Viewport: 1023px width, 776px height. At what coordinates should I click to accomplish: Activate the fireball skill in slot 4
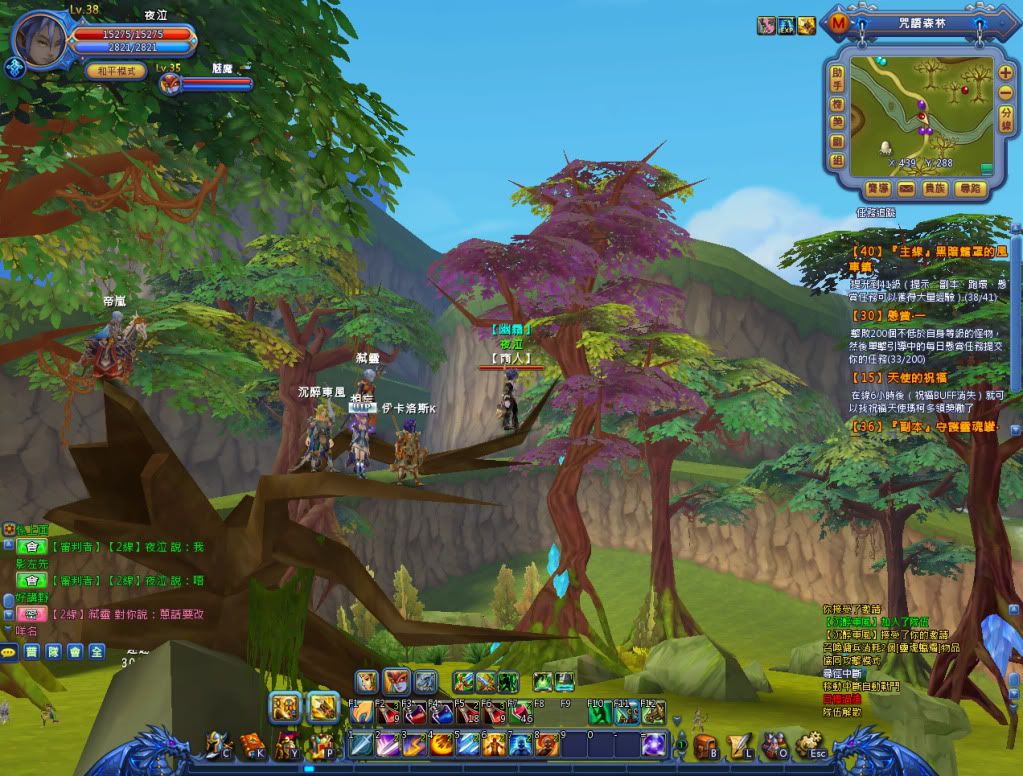pos(441,745)
